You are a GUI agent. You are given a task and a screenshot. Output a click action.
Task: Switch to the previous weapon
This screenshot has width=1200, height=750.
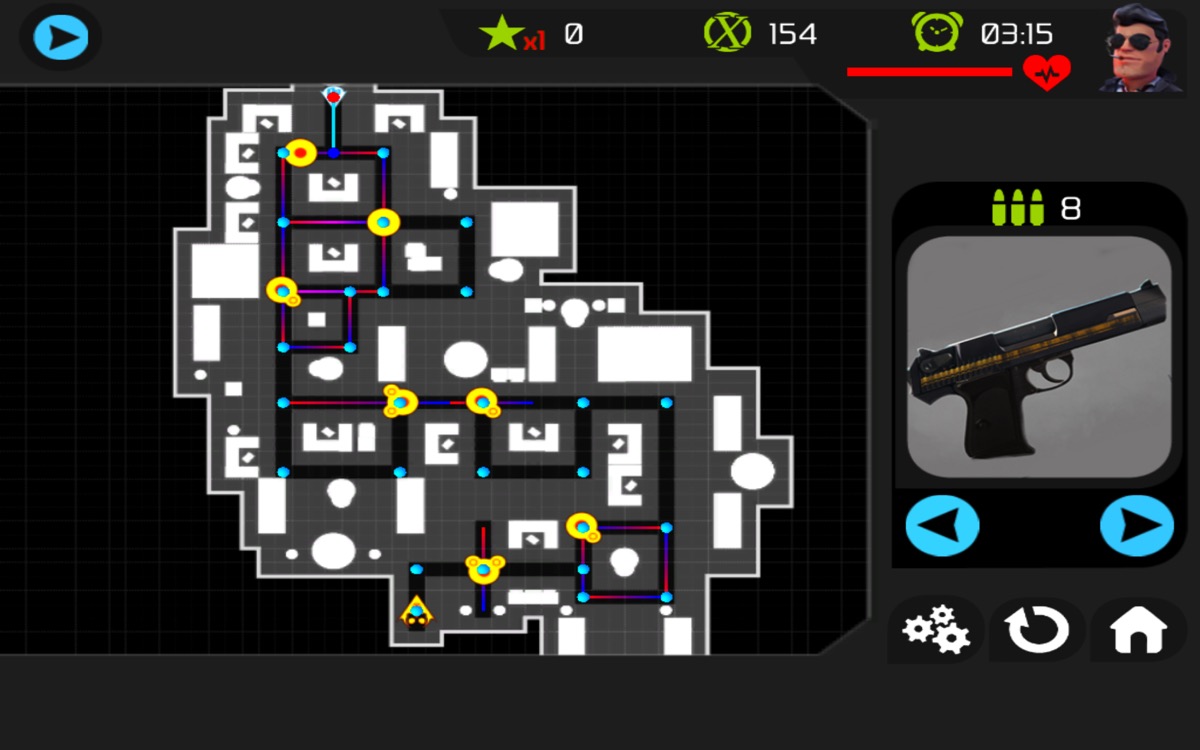tap(942, 525)
